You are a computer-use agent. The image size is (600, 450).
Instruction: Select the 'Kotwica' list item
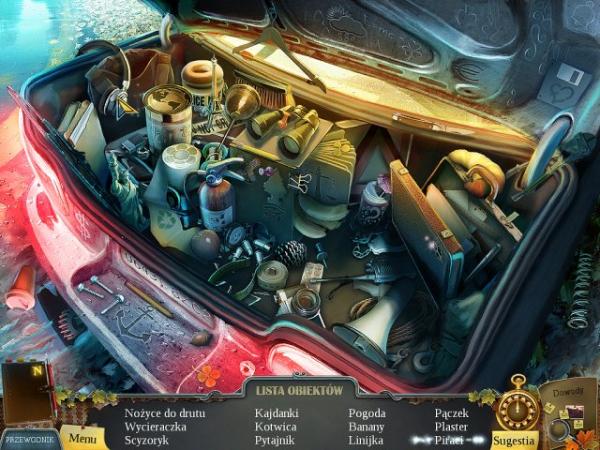275,425
